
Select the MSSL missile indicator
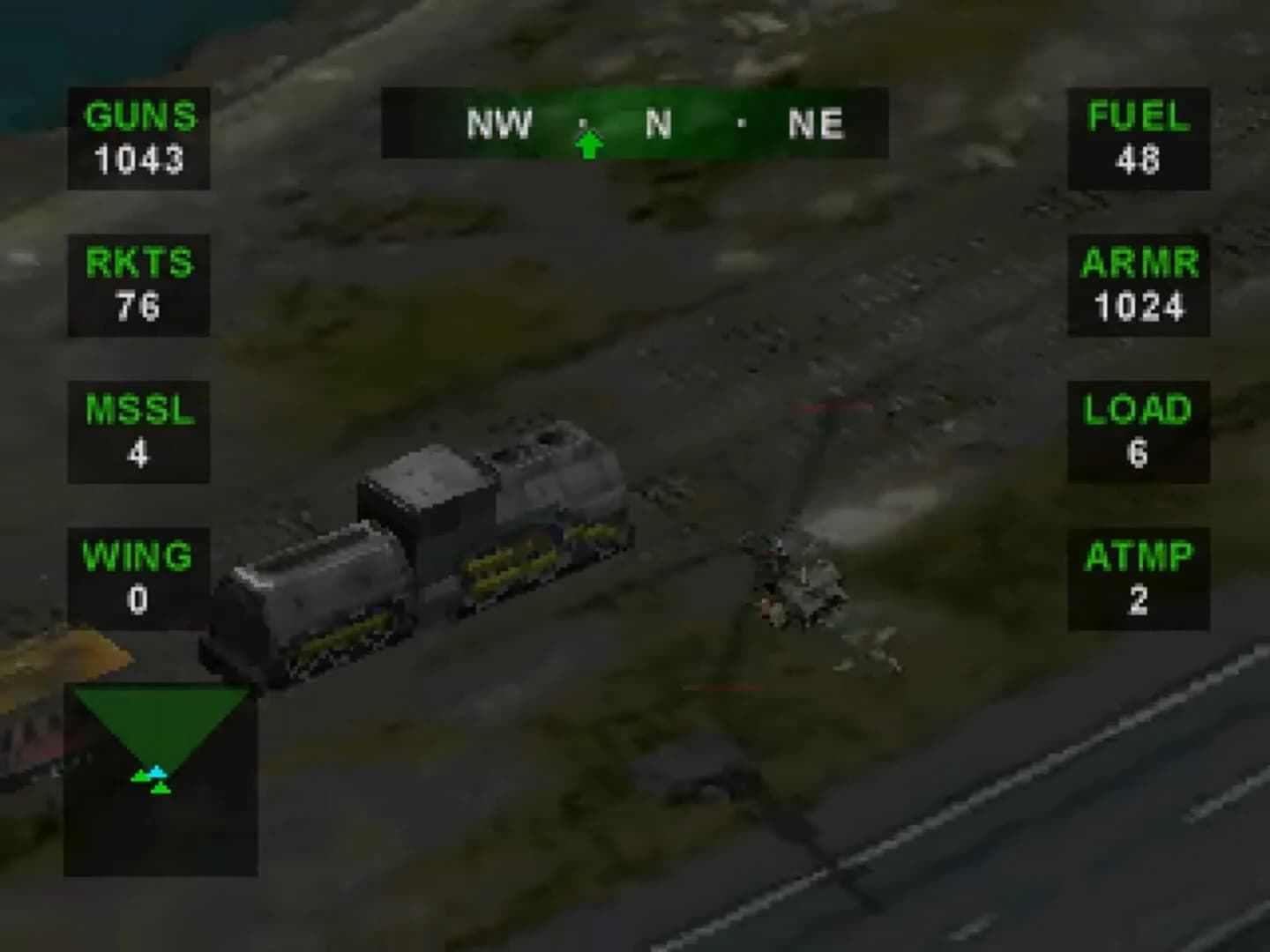click(139, 429)
